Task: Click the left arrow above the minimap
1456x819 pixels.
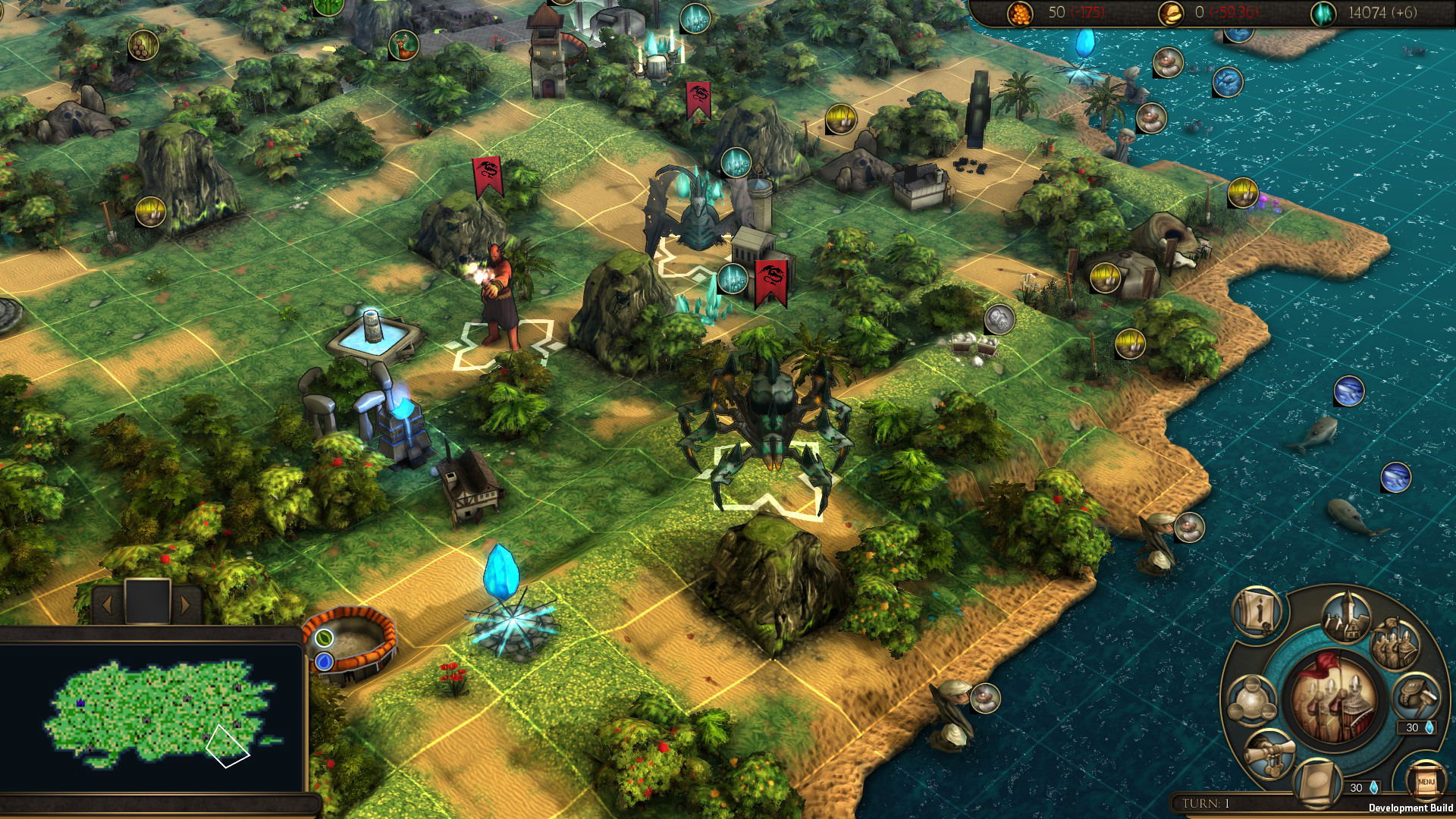Action: point(107,604)
